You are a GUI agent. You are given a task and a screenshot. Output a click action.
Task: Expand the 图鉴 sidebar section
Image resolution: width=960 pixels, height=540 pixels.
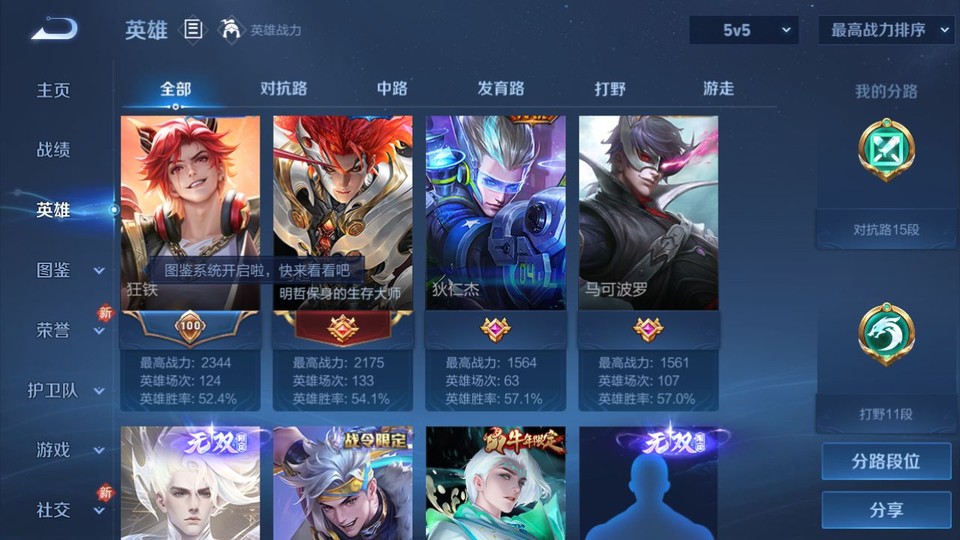pyautogui.click(x=66, y=270)
